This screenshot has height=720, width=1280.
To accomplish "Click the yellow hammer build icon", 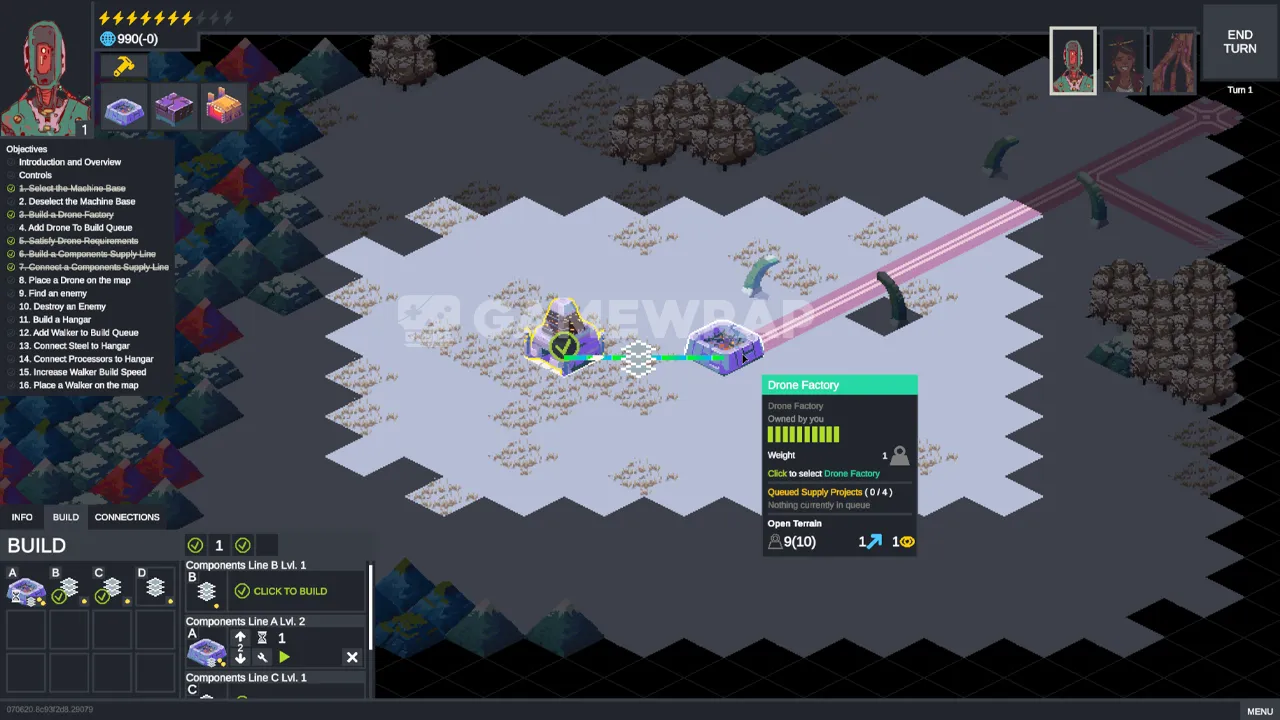I will coord(124,66).
